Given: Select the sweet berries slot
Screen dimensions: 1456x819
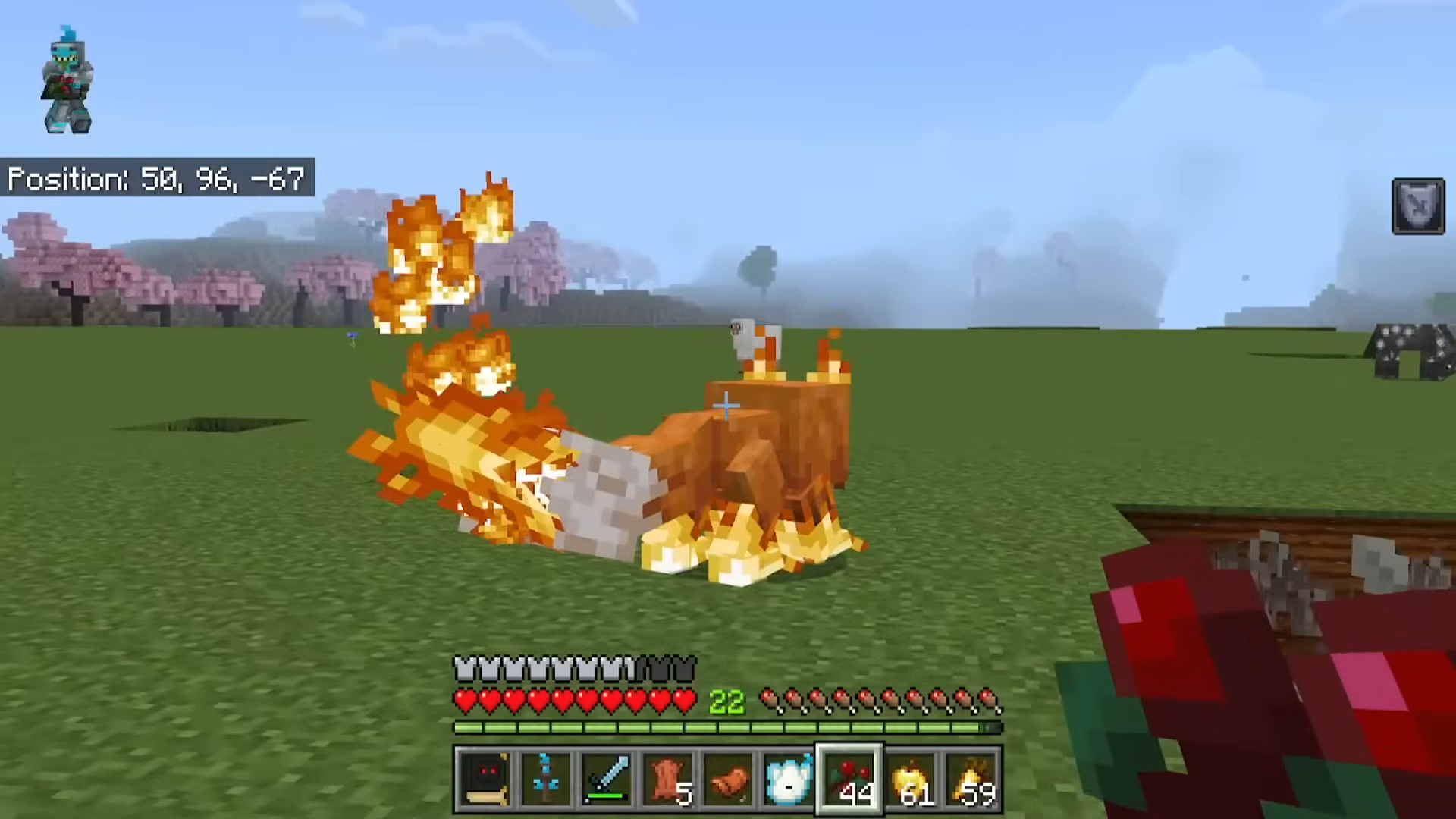Looking at the screenshot, I should point(849,780).
